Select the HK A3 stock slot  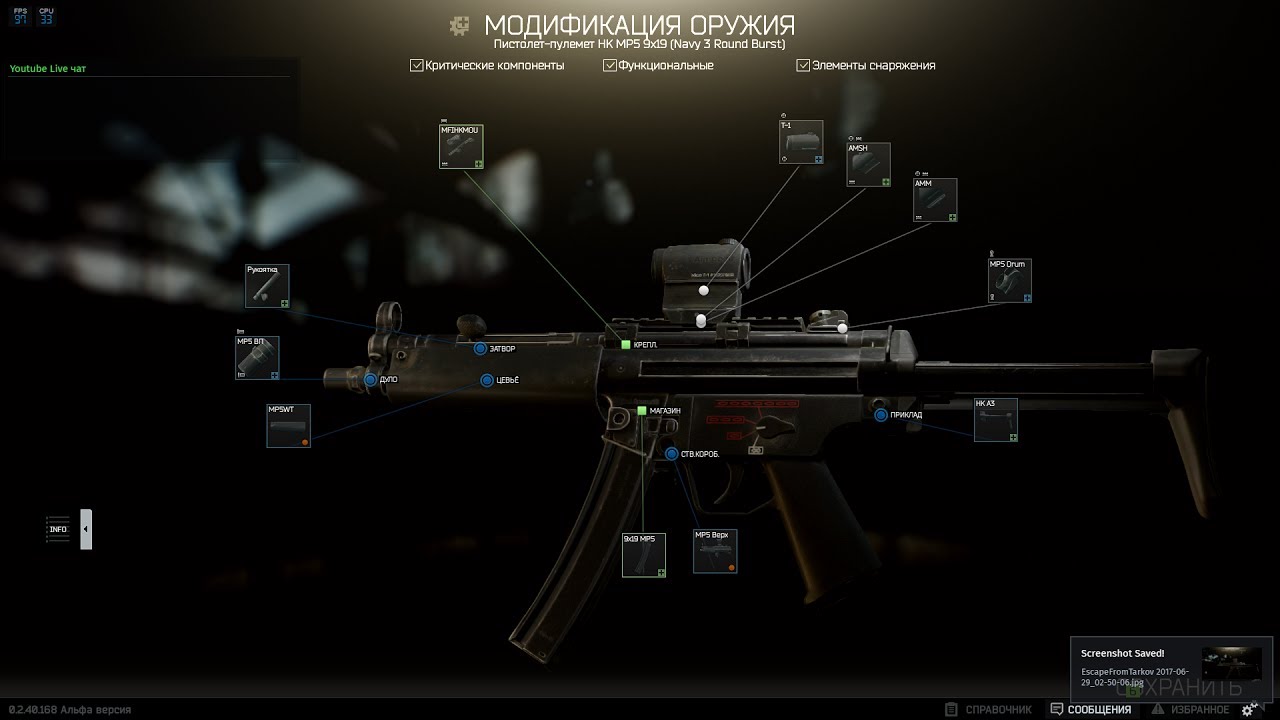pos(995,419)
